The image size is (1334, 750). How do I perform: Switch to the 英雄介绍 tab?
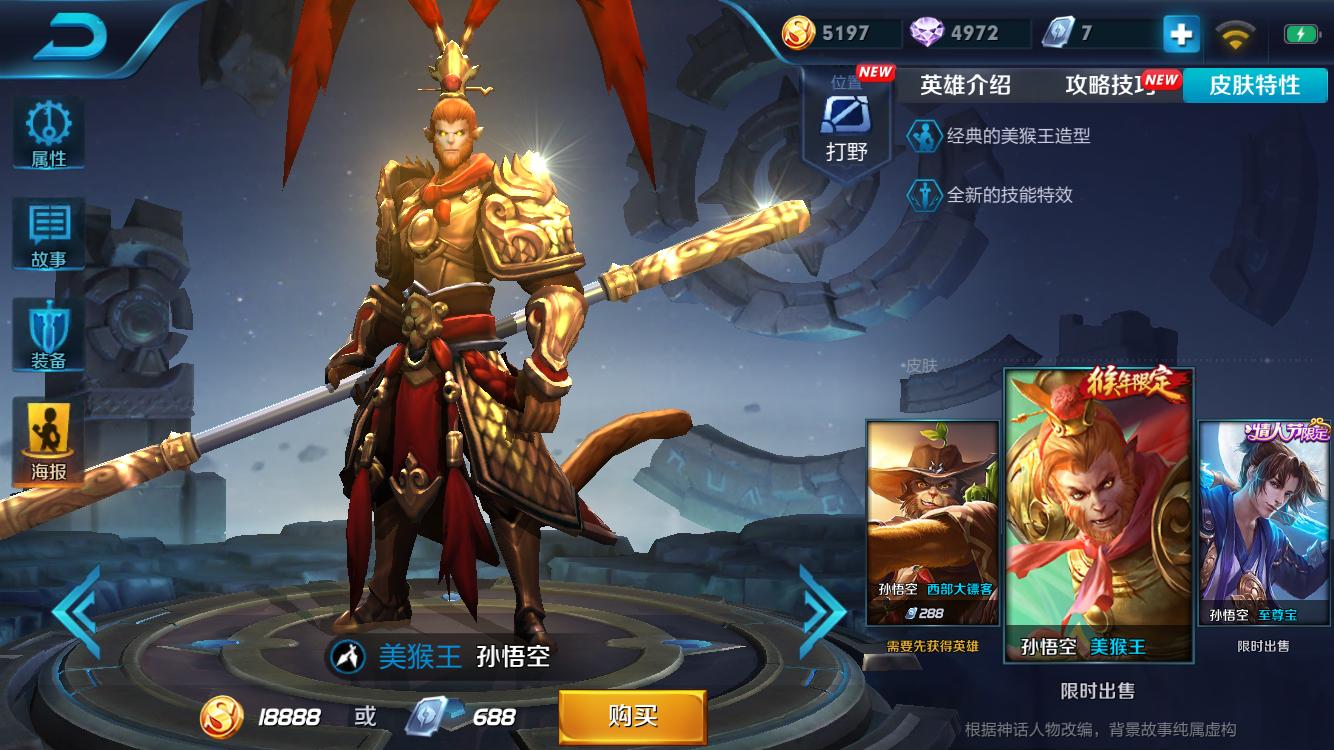pos(963,86)
